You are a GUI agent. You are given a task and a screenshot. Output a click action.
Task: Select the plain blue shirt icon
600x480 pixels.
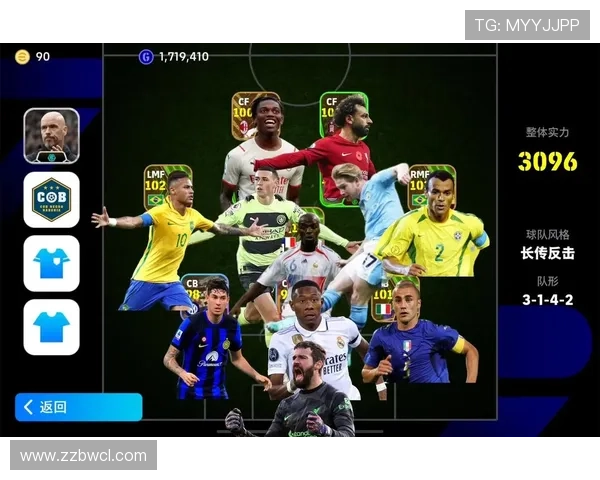tap(51, 327)
